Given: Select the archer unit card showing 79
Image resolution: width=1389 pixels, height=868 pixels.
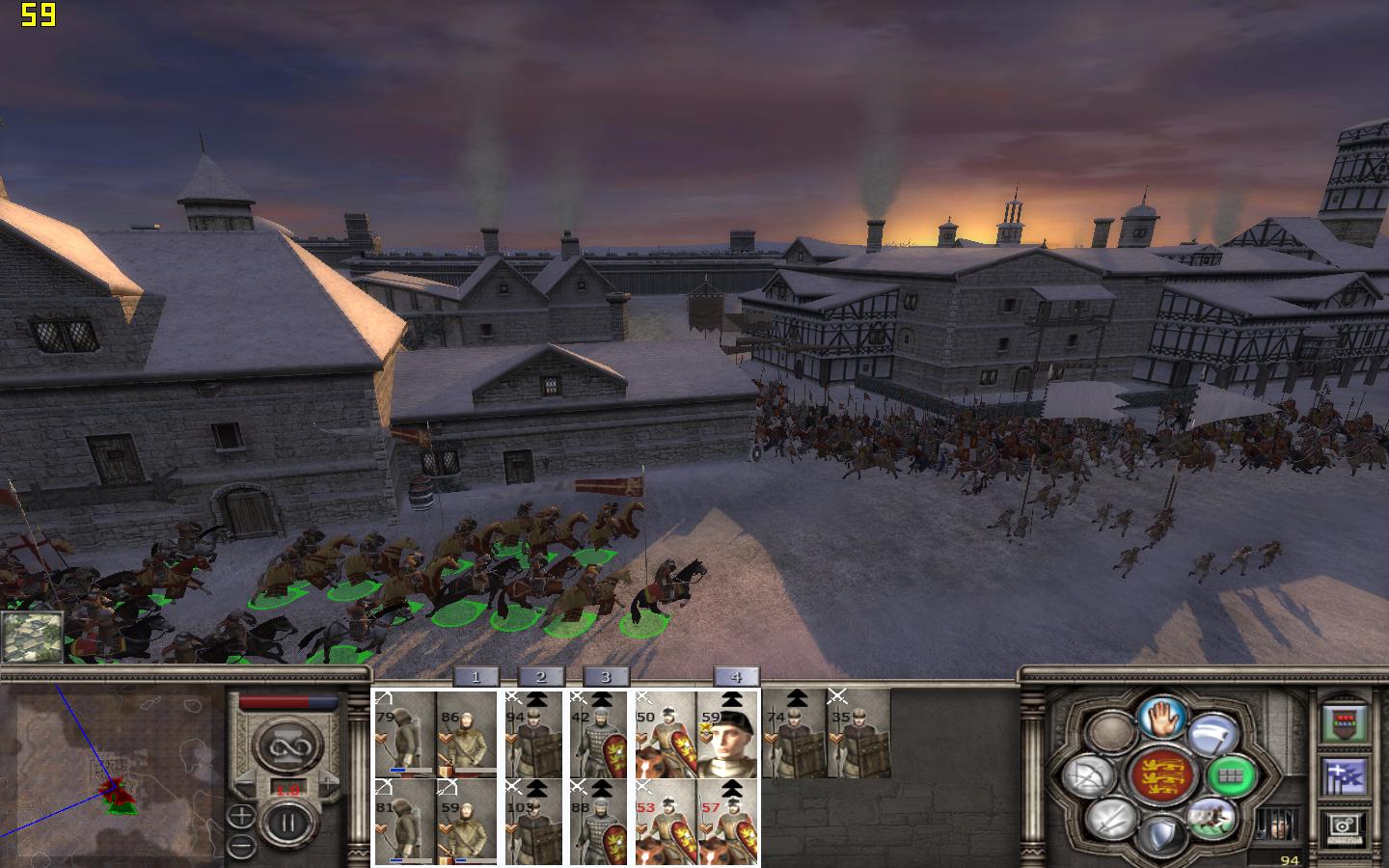Looking at the screenshot, I should [405, 734].
